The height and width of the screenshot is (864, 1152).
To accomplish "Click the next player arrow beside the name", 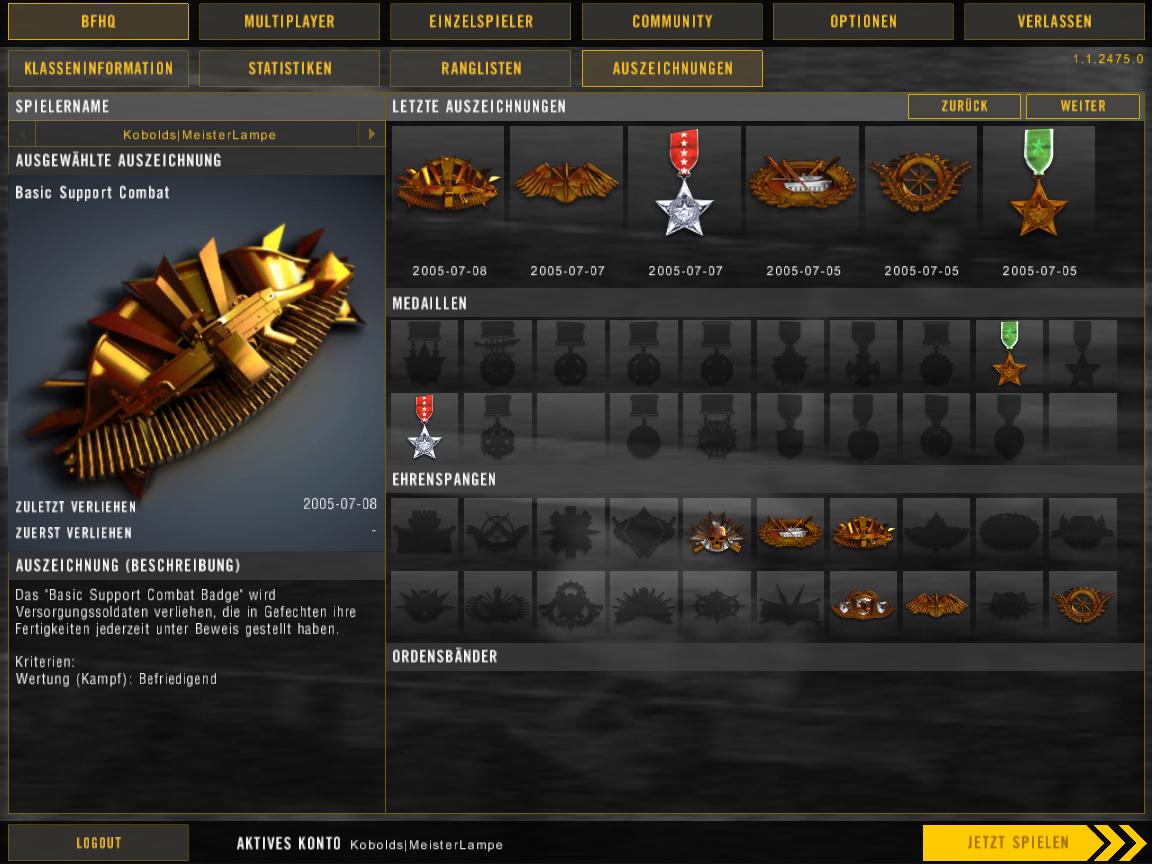I will [372, 134].
